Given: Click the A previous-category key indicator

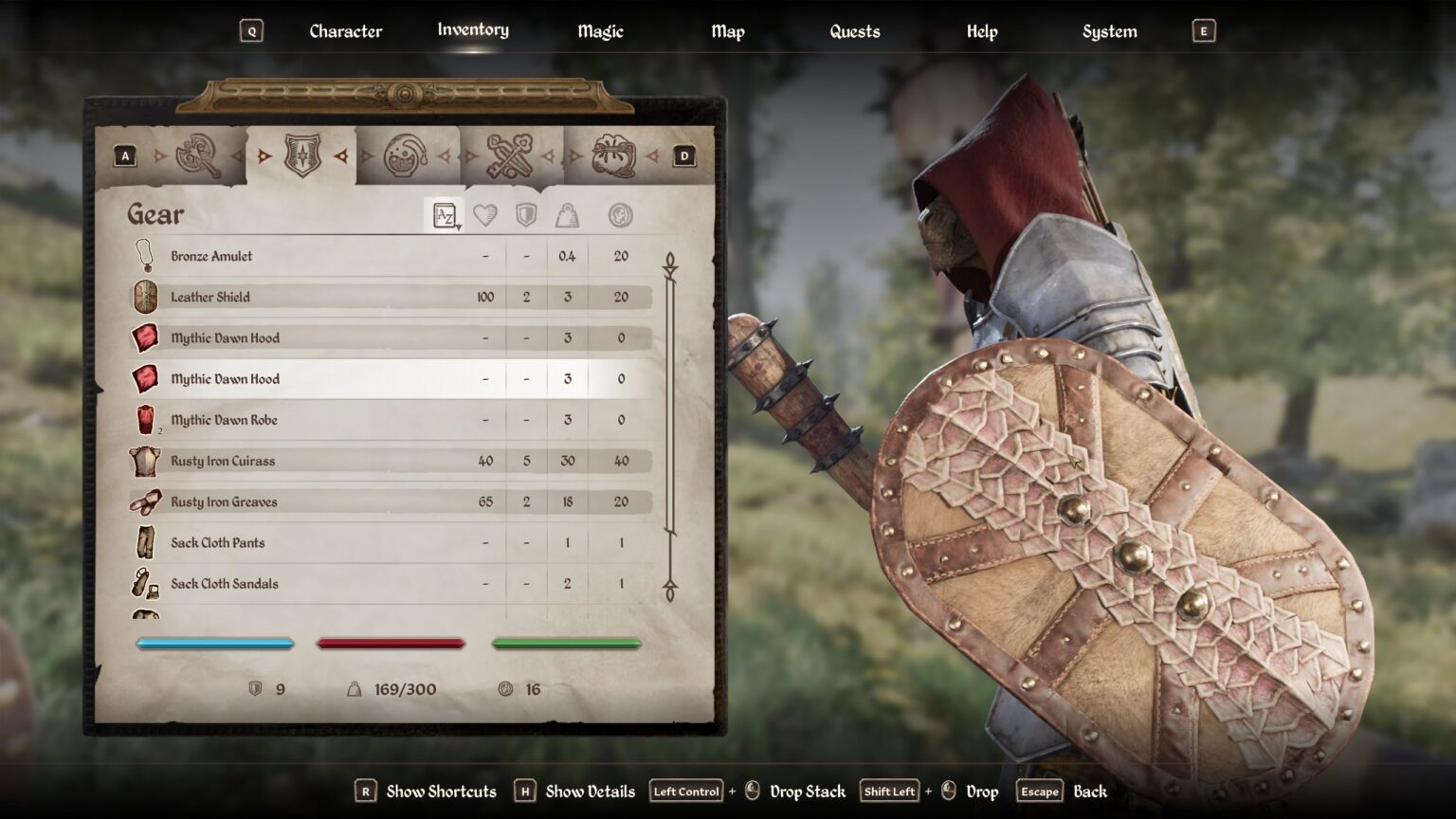Looking at the screenshot, I should [125, 155].
